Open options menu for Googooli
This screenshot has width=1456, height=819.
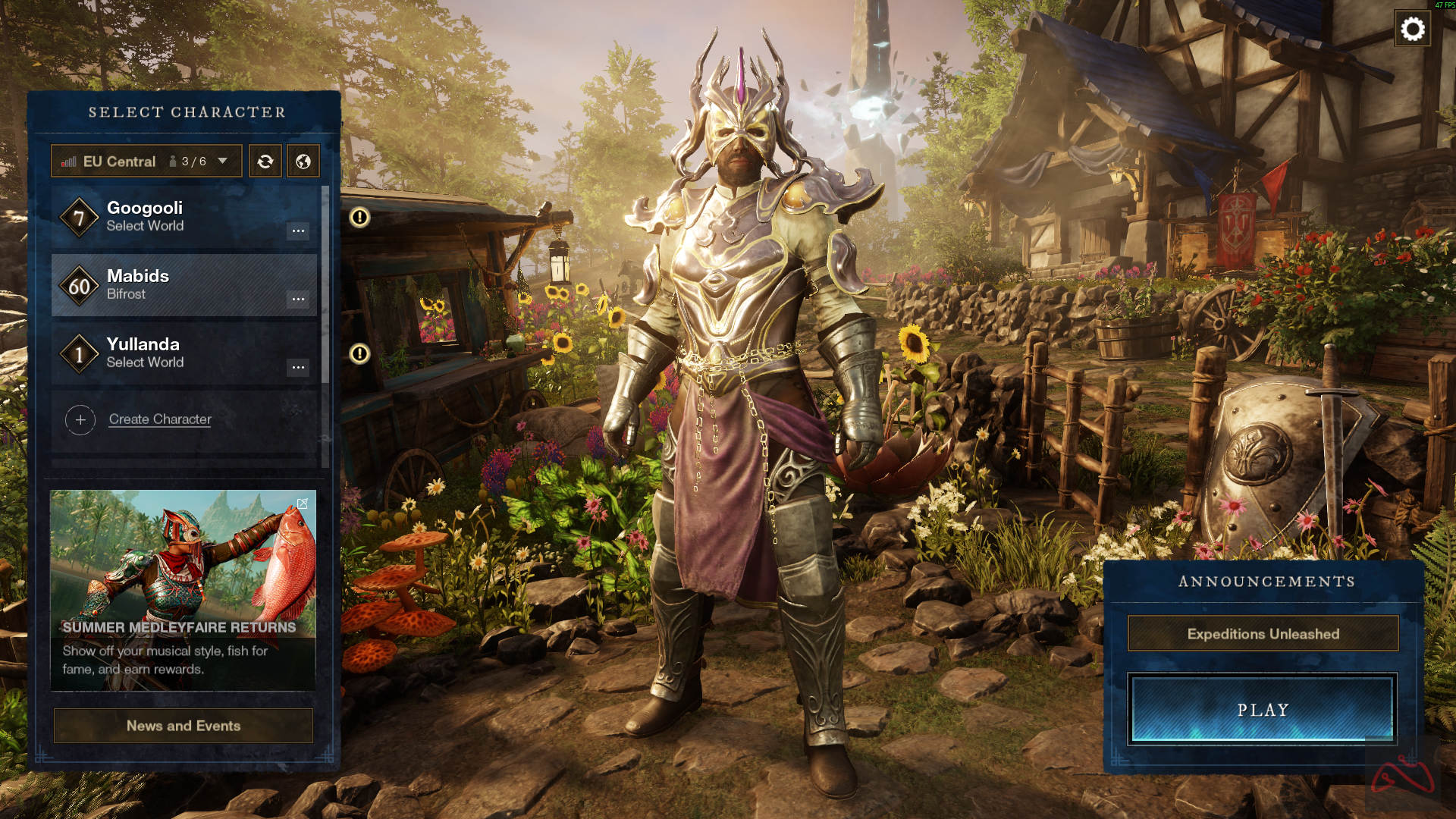pos(298,231)
